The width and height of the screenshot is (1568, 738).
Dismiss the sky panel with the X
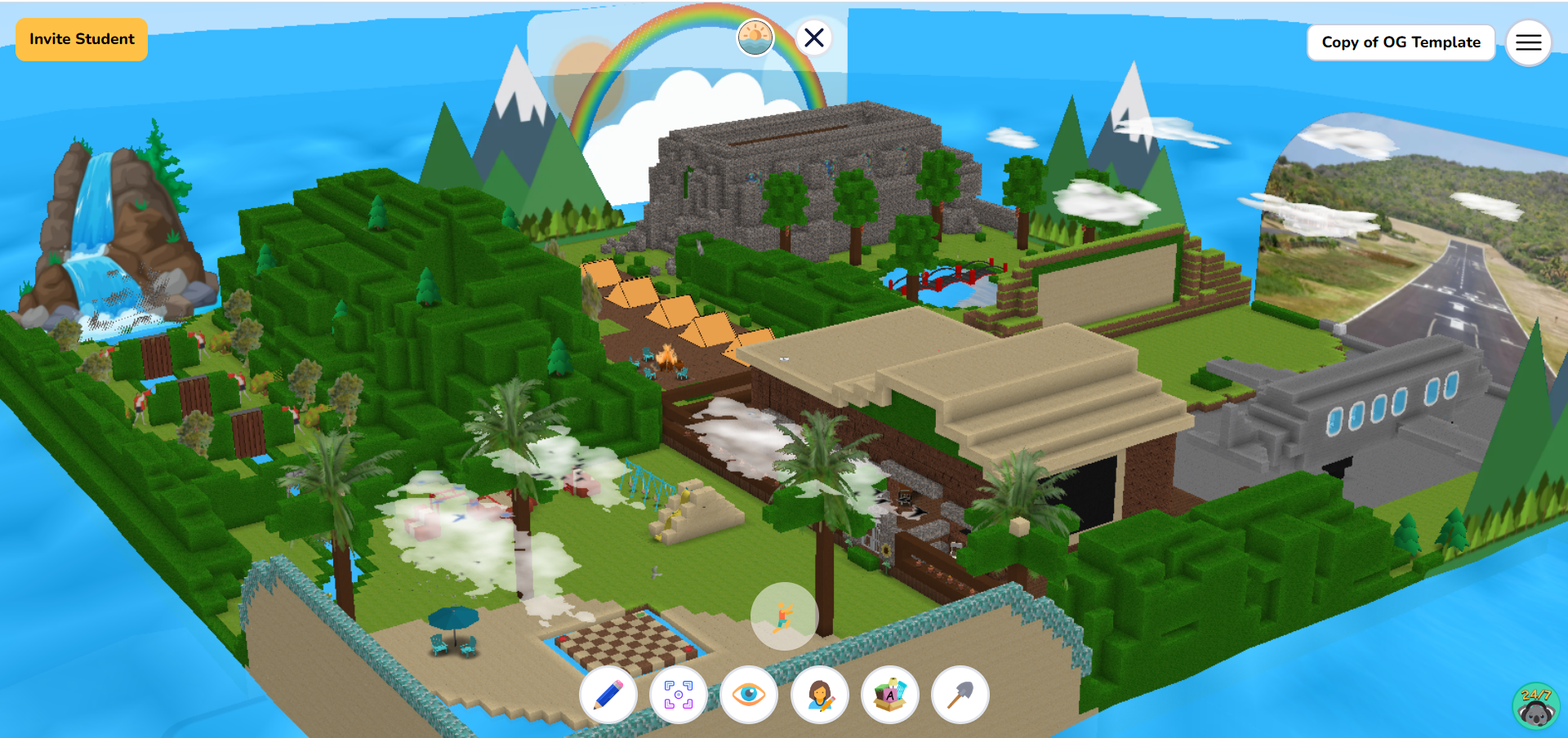coord(813,37)
